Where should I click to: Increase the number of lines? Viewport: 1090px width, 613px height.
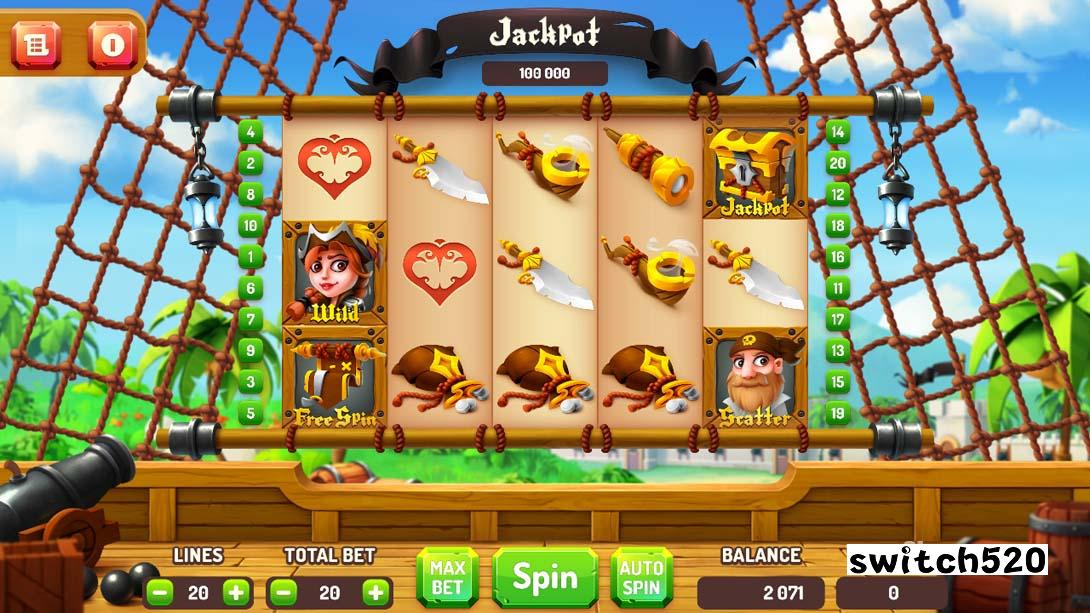(x=236, y=592)
